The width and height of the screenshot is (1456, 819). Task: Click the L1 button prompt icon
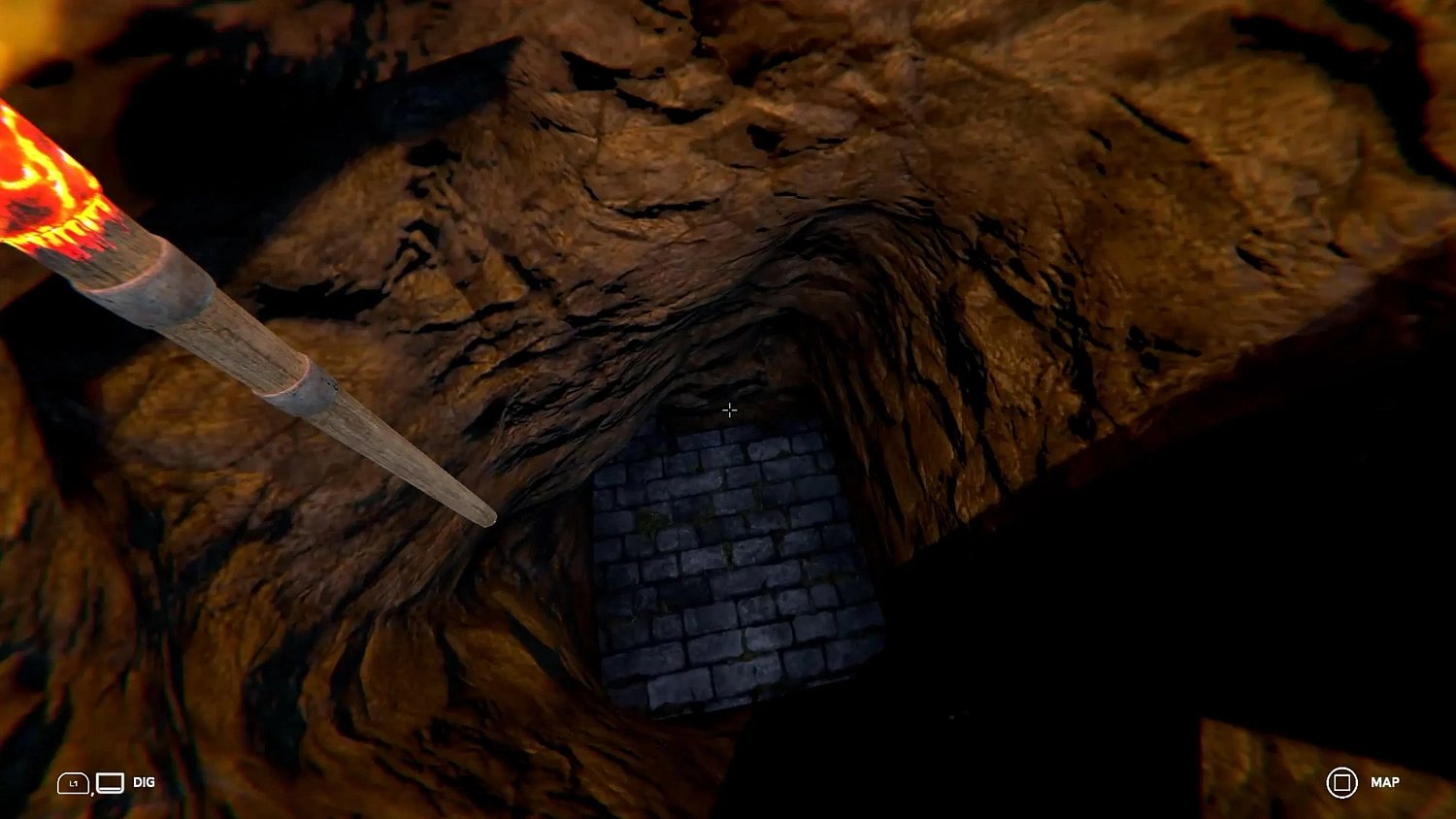pyautogui.click(x=73, y=783)
